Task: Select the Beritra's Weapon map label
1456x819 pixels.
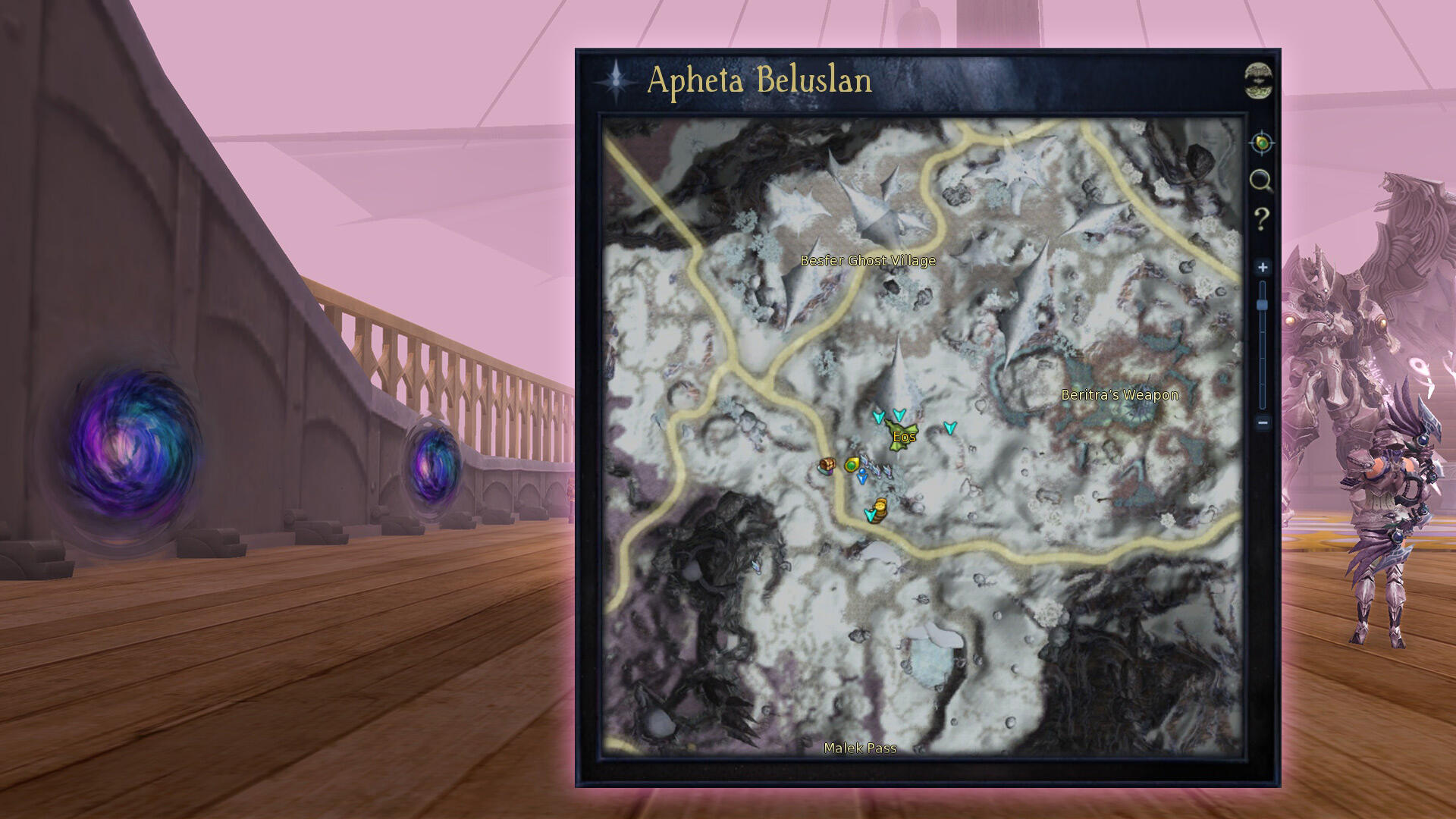Action: (x=1119, y=394)
